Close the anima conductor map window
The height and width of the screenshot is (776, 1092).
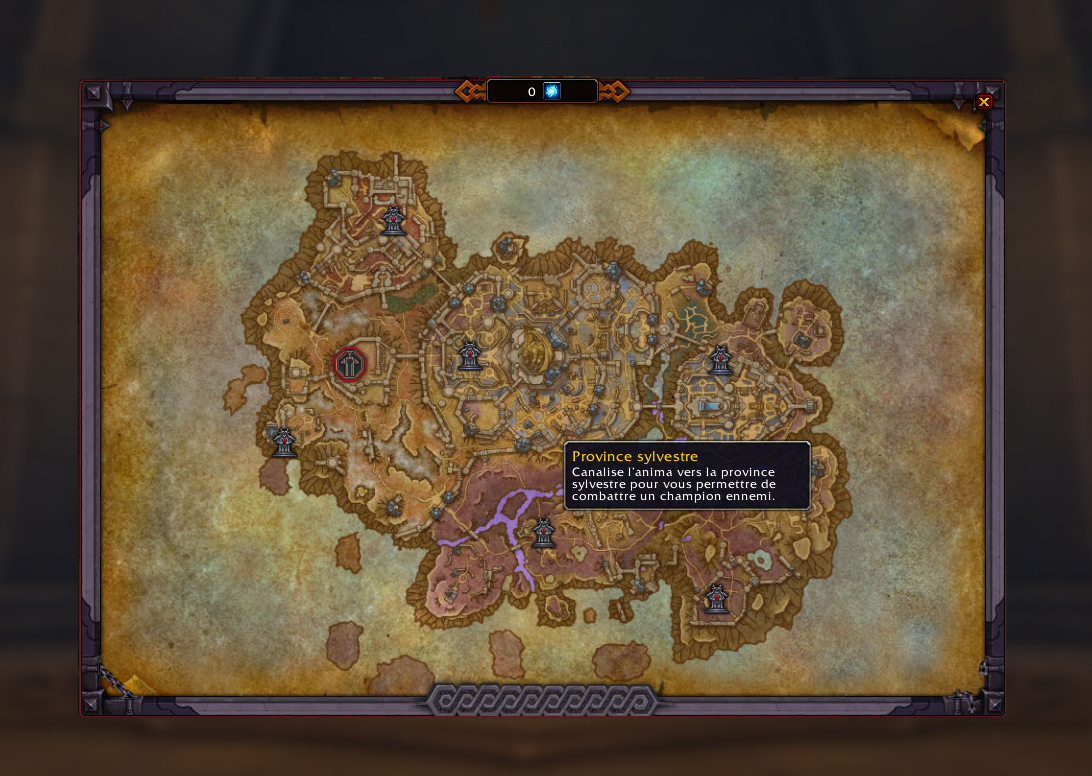click(984, 102)
